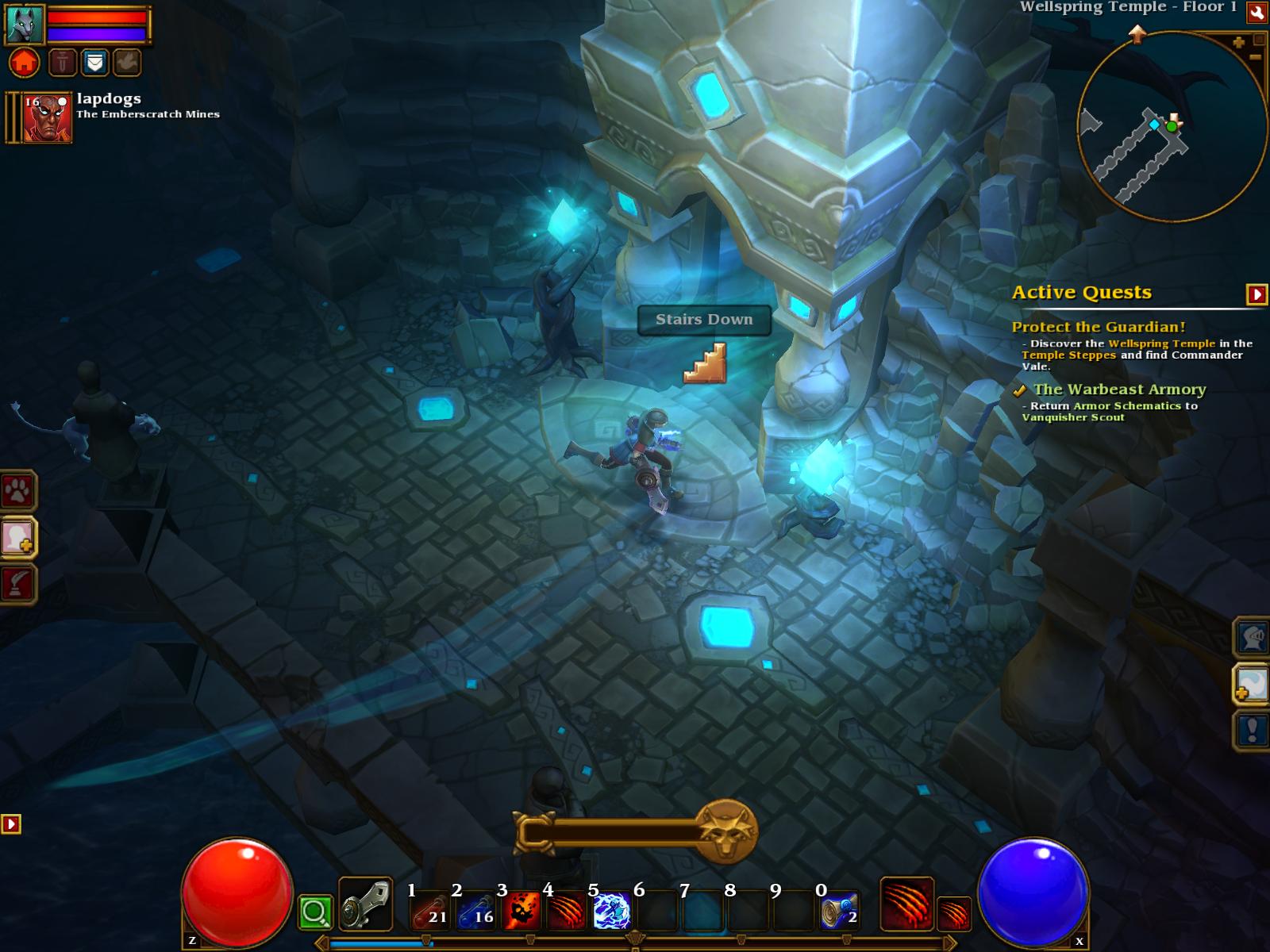Click the green magnifying glass button
The height and width of the screenshot is (952, 1270).
pos(315,912)
